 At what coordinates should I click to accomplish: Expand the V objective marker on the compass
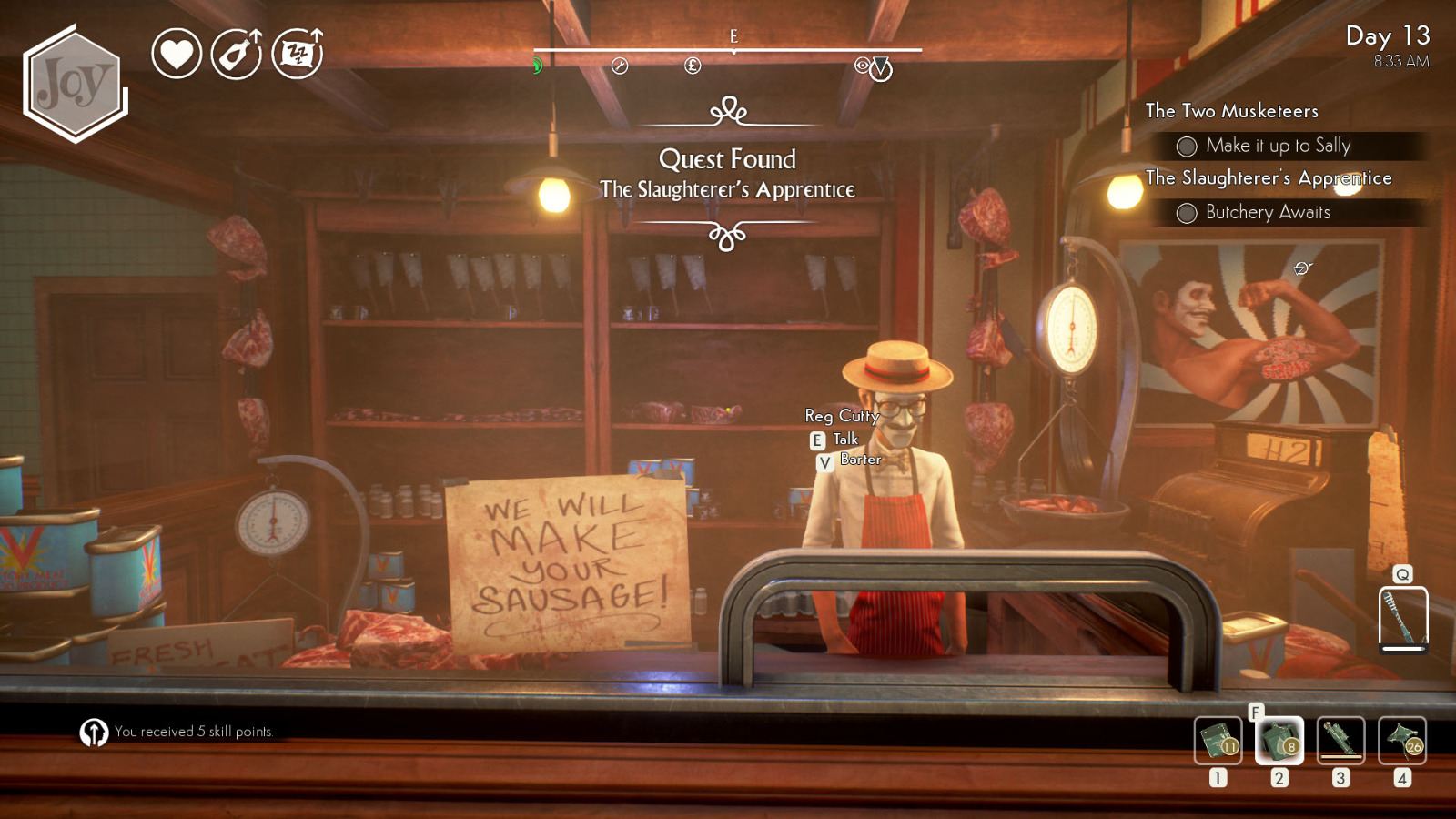(x=881, y=69)
